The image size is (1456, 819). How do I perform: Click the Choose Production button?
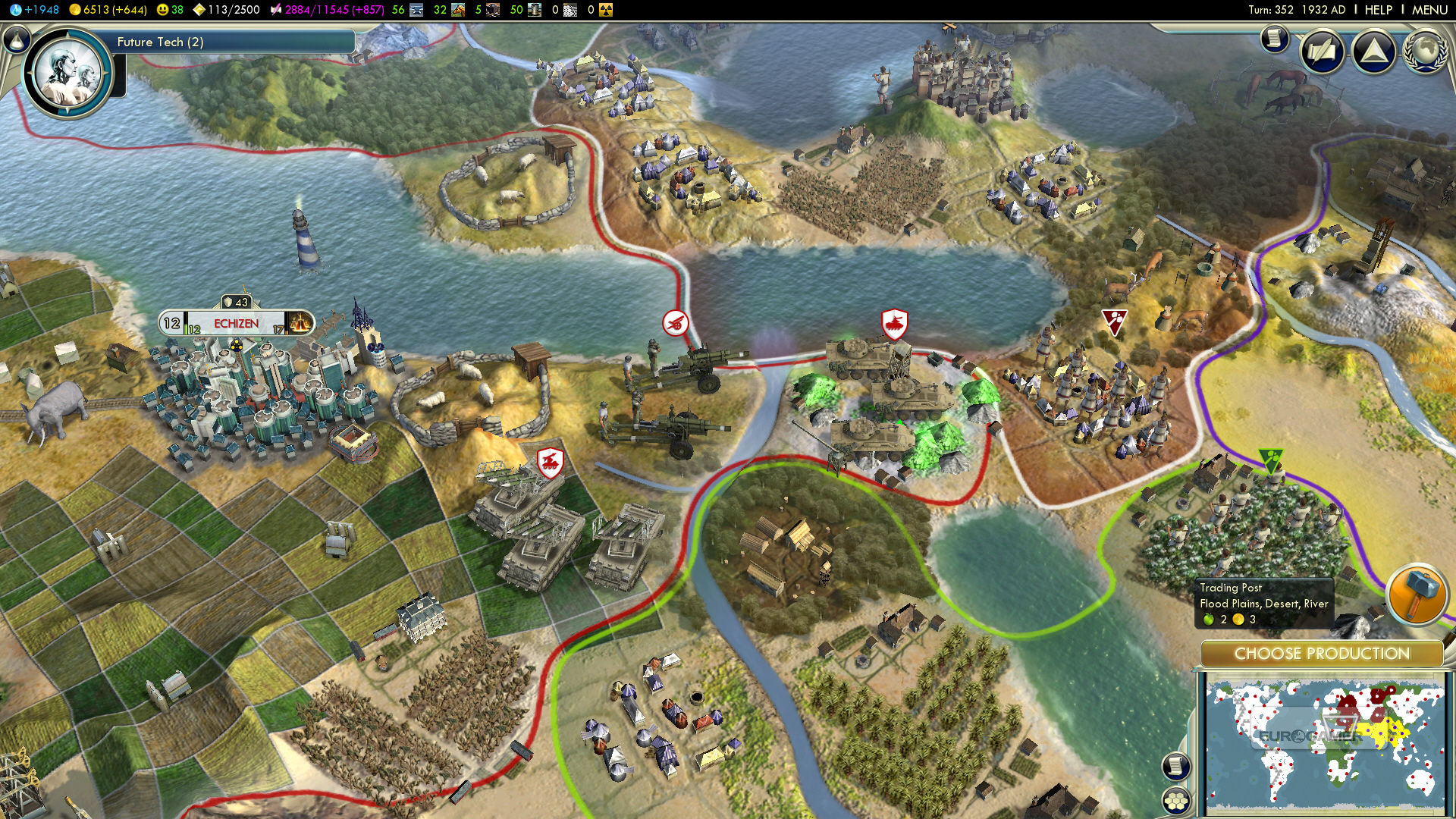(1322, 654)
